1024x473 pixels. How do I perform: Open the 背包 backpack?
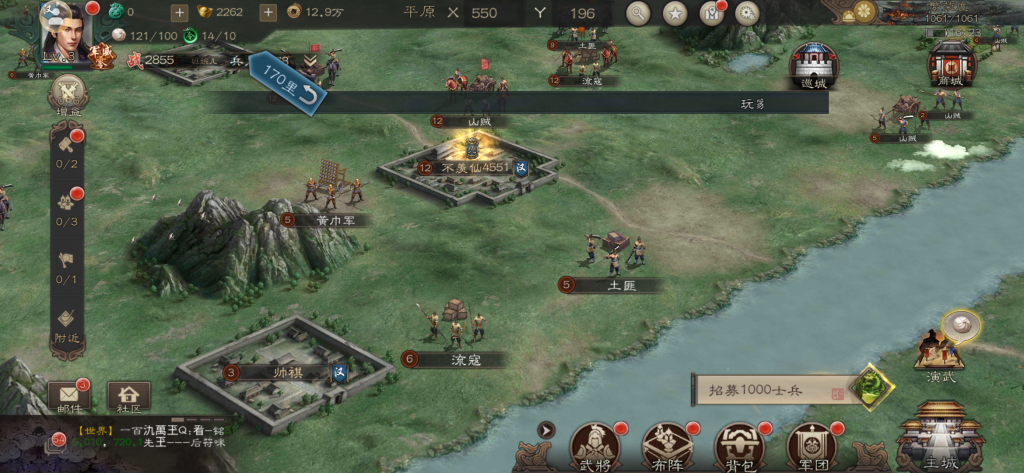(740, 446)
